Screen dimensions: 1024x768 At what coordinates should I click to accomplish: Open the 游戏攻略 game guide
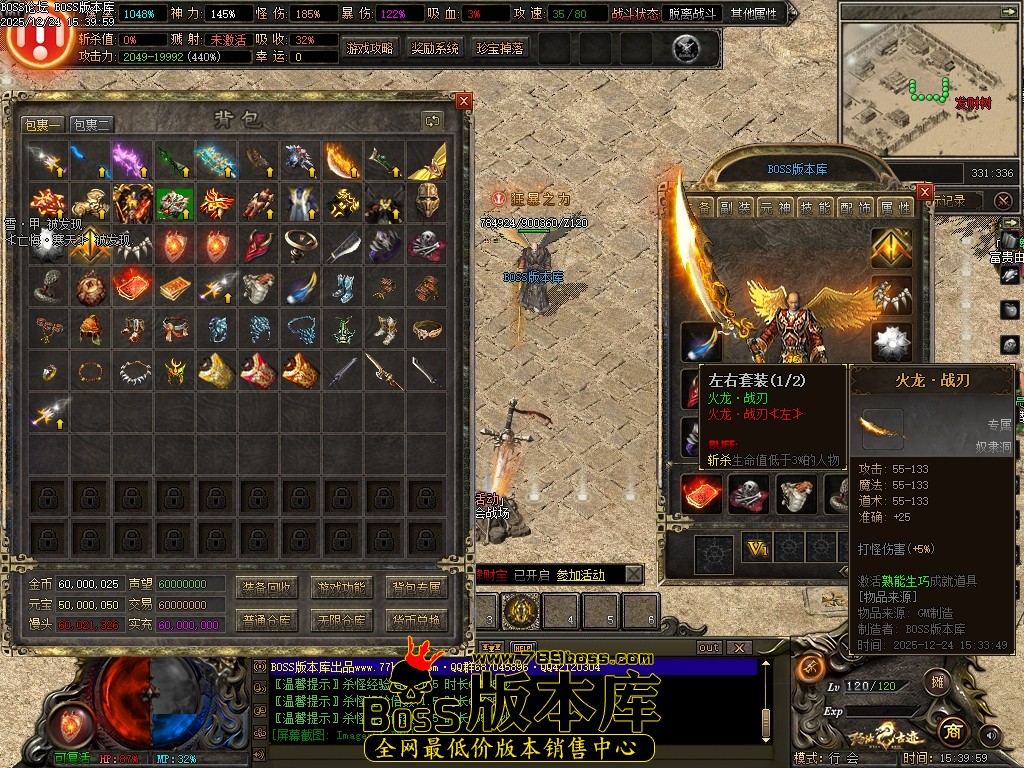pyautogui.click(x=370, y=48)
